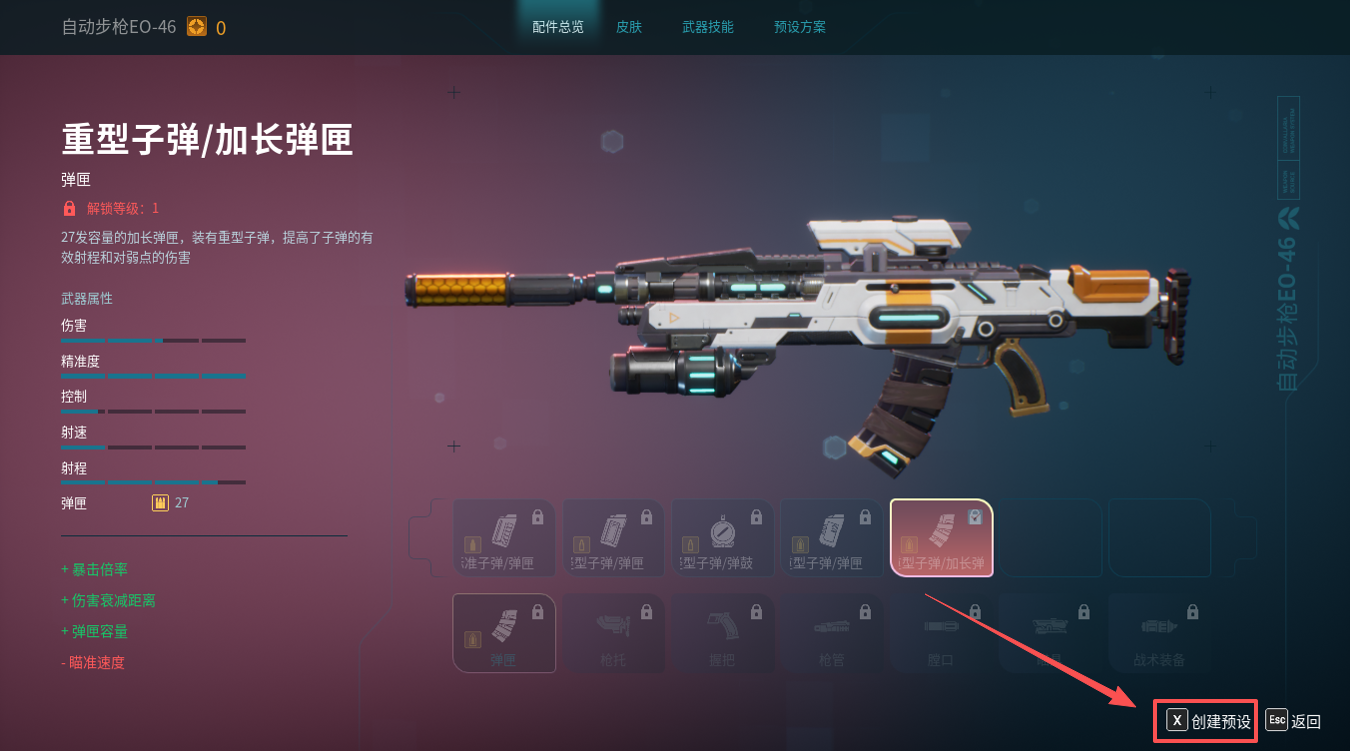Click the 创建预设 button
Viewport: 1350px width, 751px height.
pos(1209,721)
